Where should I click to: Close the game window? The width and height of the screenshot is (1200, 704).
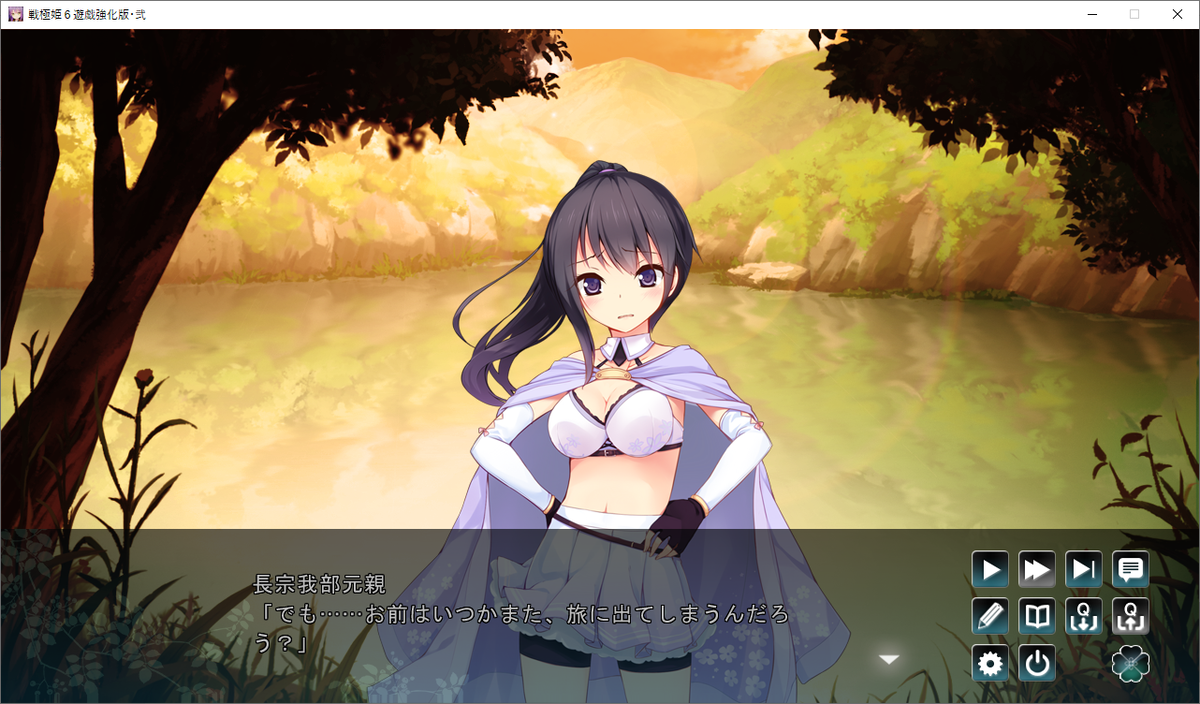coord(1177,14)
